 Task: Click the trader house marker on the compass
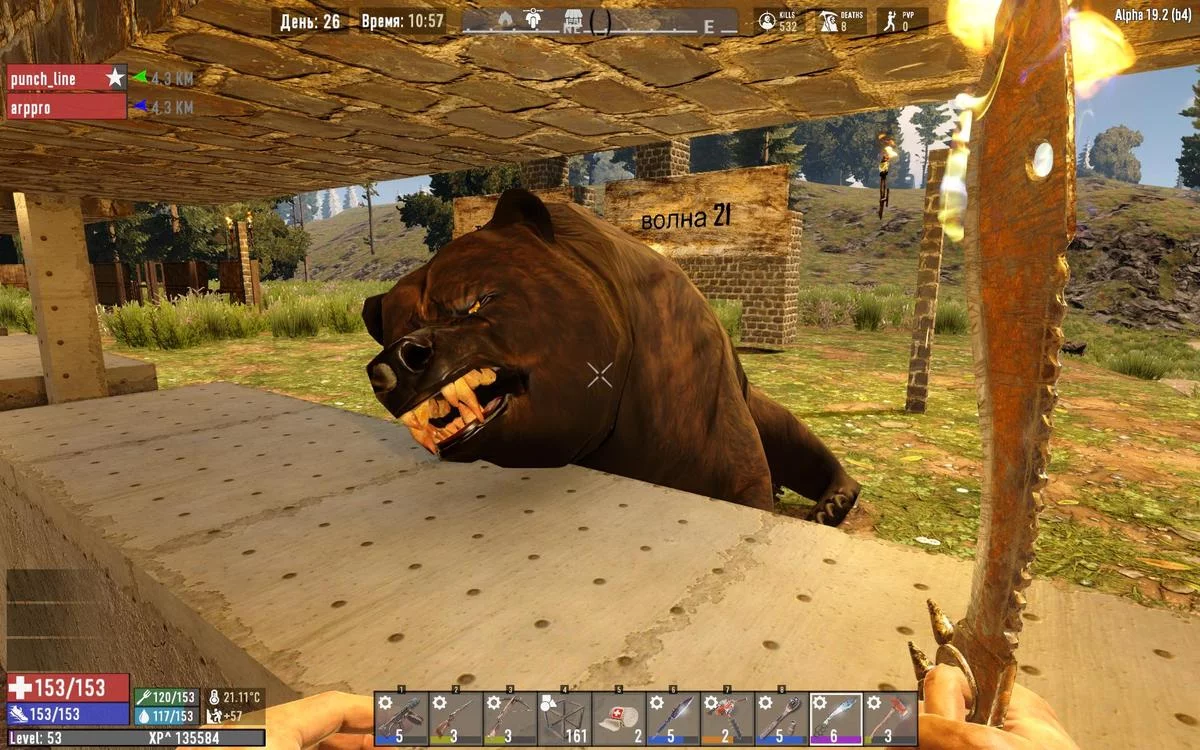tap(574, 18)
